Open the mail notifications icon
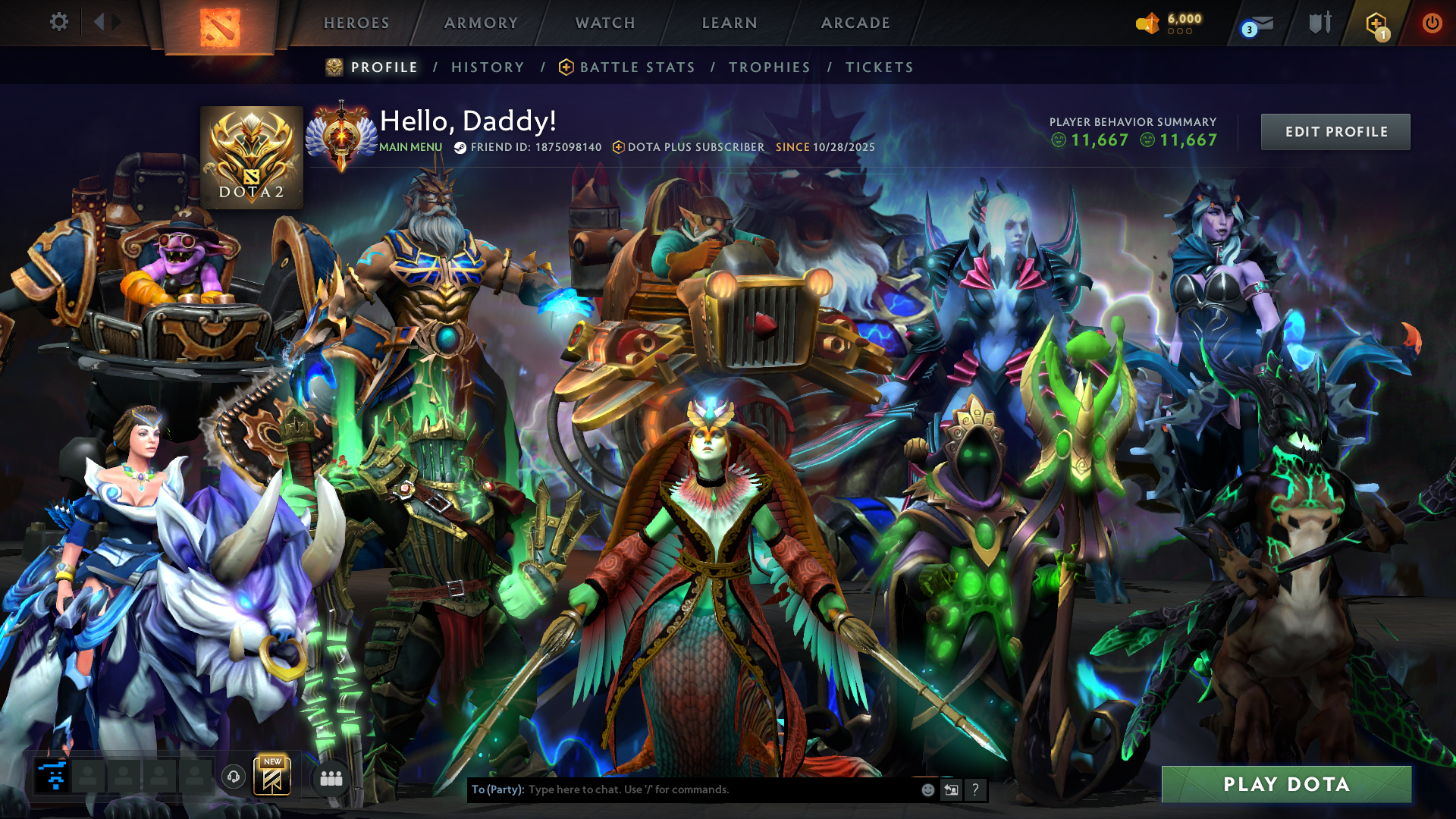Viewport: 1456px width, 819px height. pos(1260,25)
